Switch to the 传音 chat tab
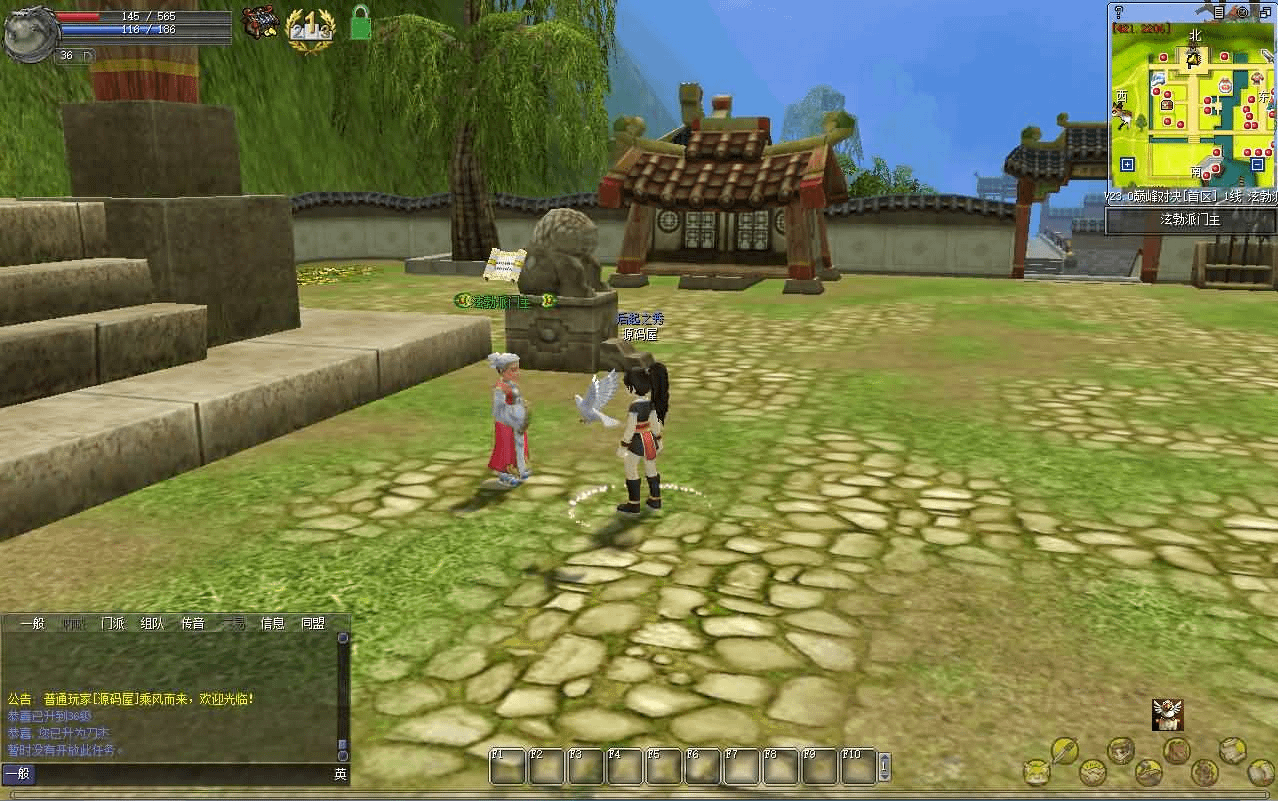Viewport: 1278px width, 801px height. tap(192, 623)
